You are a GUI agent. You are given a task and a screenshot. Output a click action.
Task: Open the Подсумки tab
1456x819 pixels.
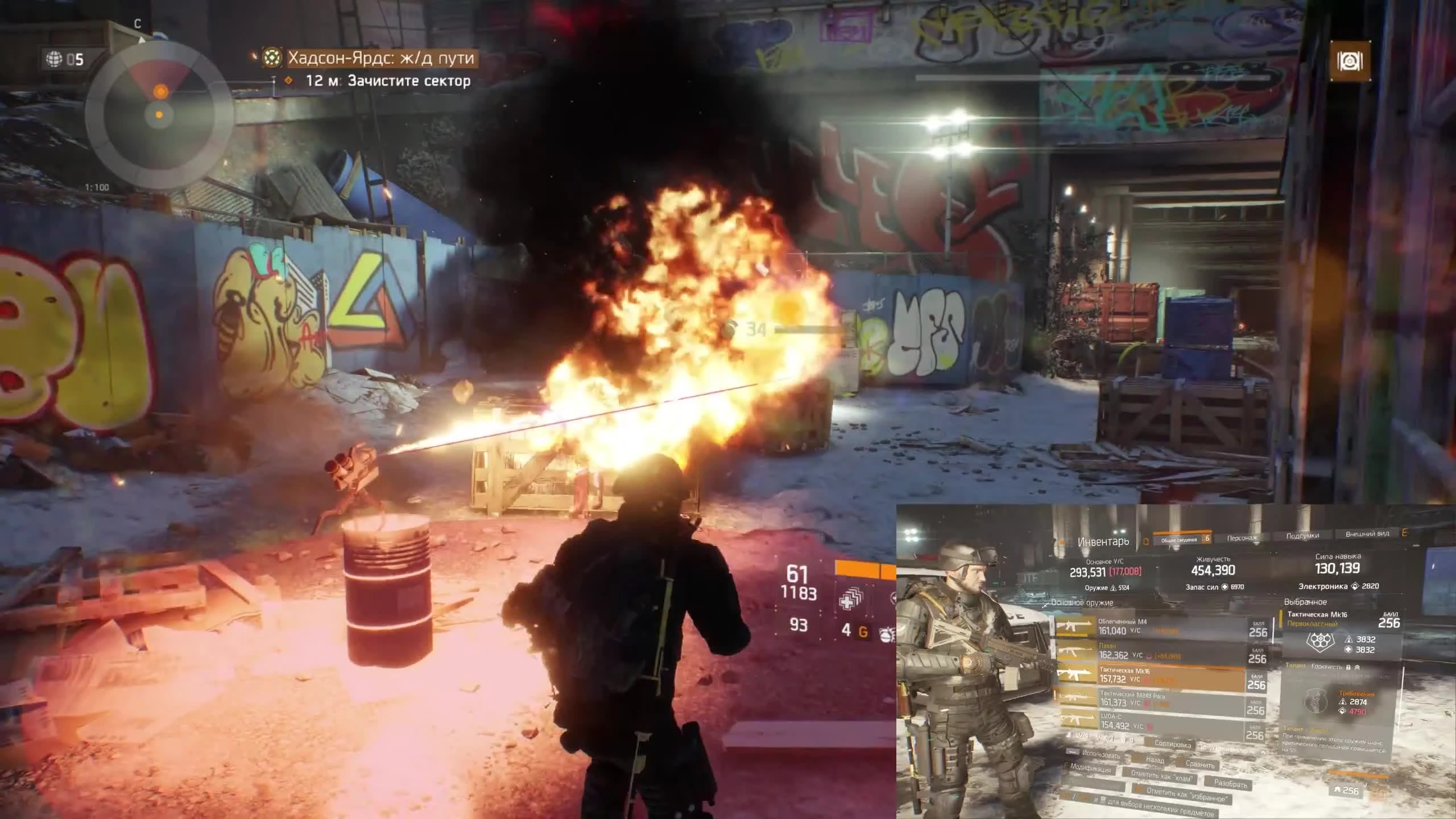(x=1302, y=536)
